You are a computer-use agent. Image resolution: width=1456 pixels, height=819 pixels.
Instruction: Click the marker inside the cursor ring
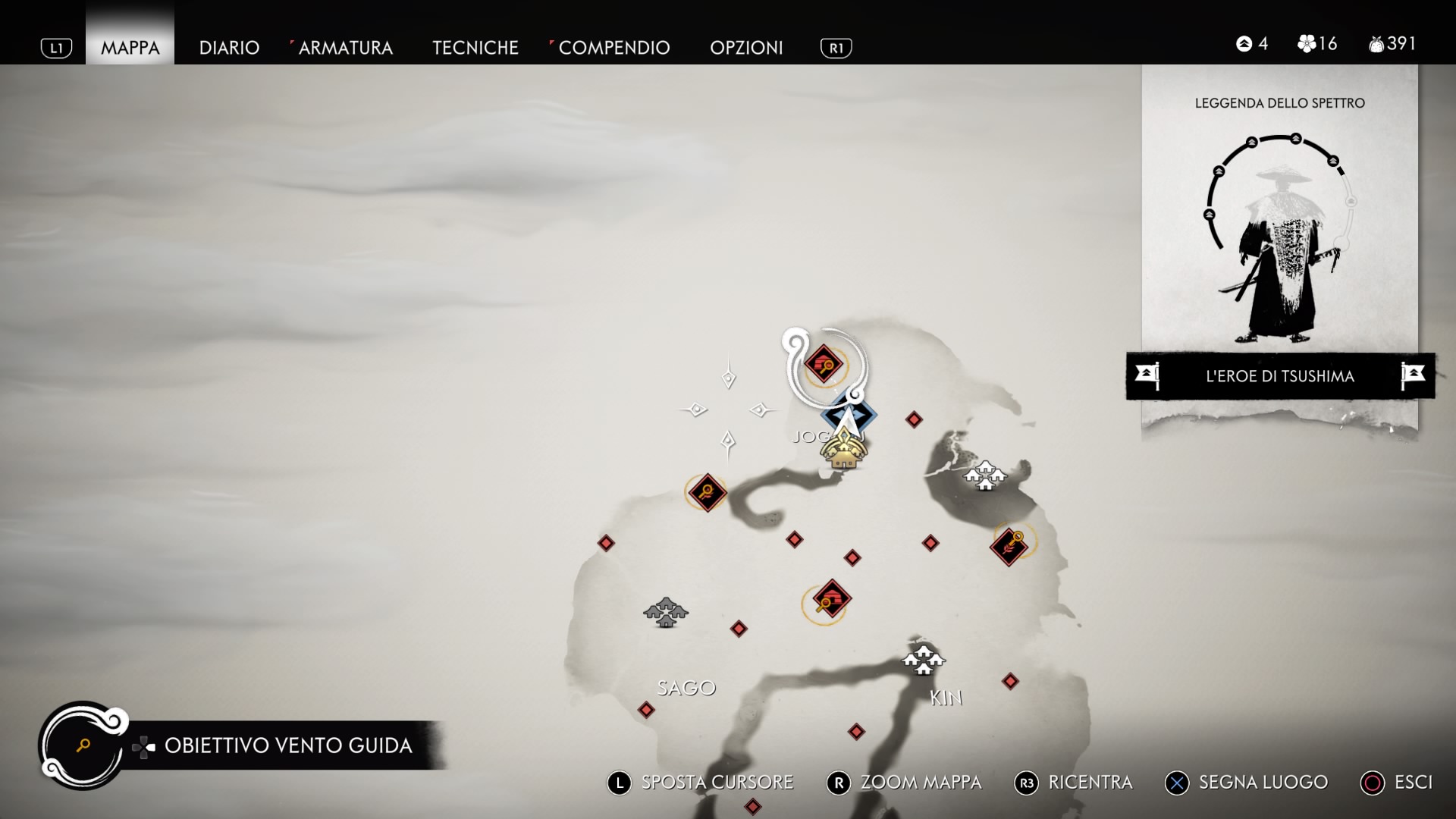click(823, 365)
